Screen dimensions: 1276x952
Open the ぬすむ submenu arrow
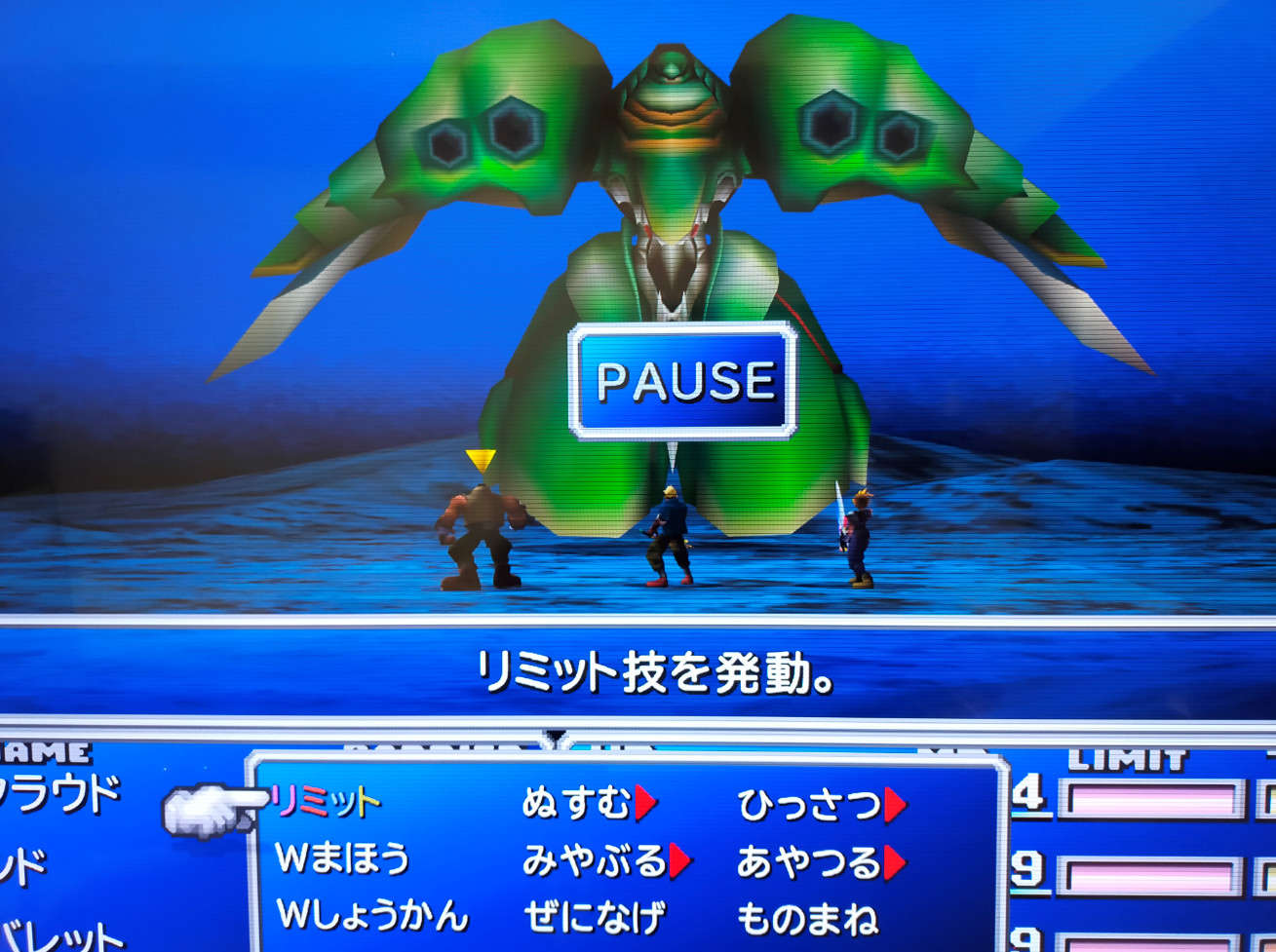(x=645, y=803)
